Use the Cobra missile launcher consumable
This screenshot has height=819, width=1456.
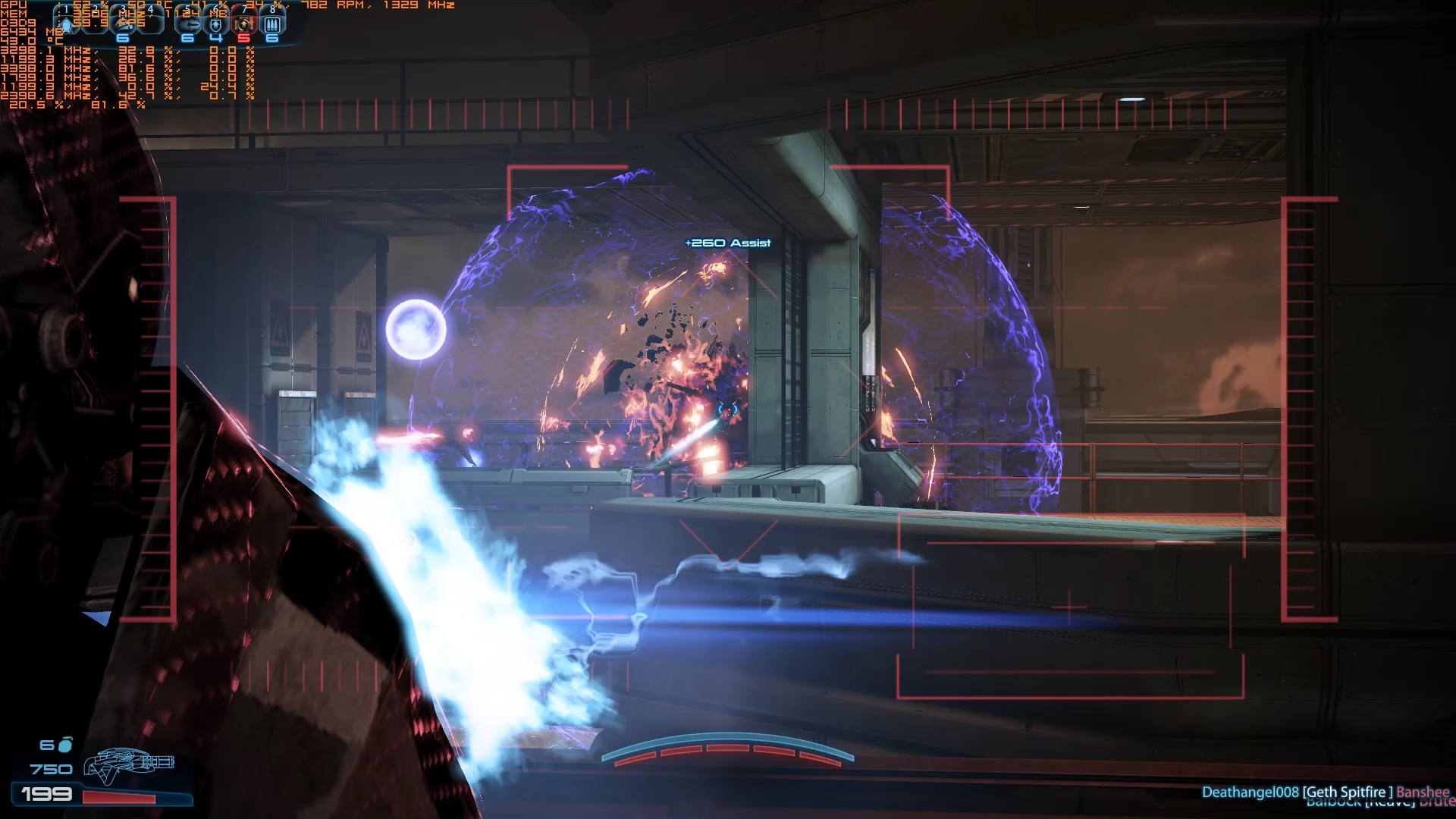click(x=188, y=24)
